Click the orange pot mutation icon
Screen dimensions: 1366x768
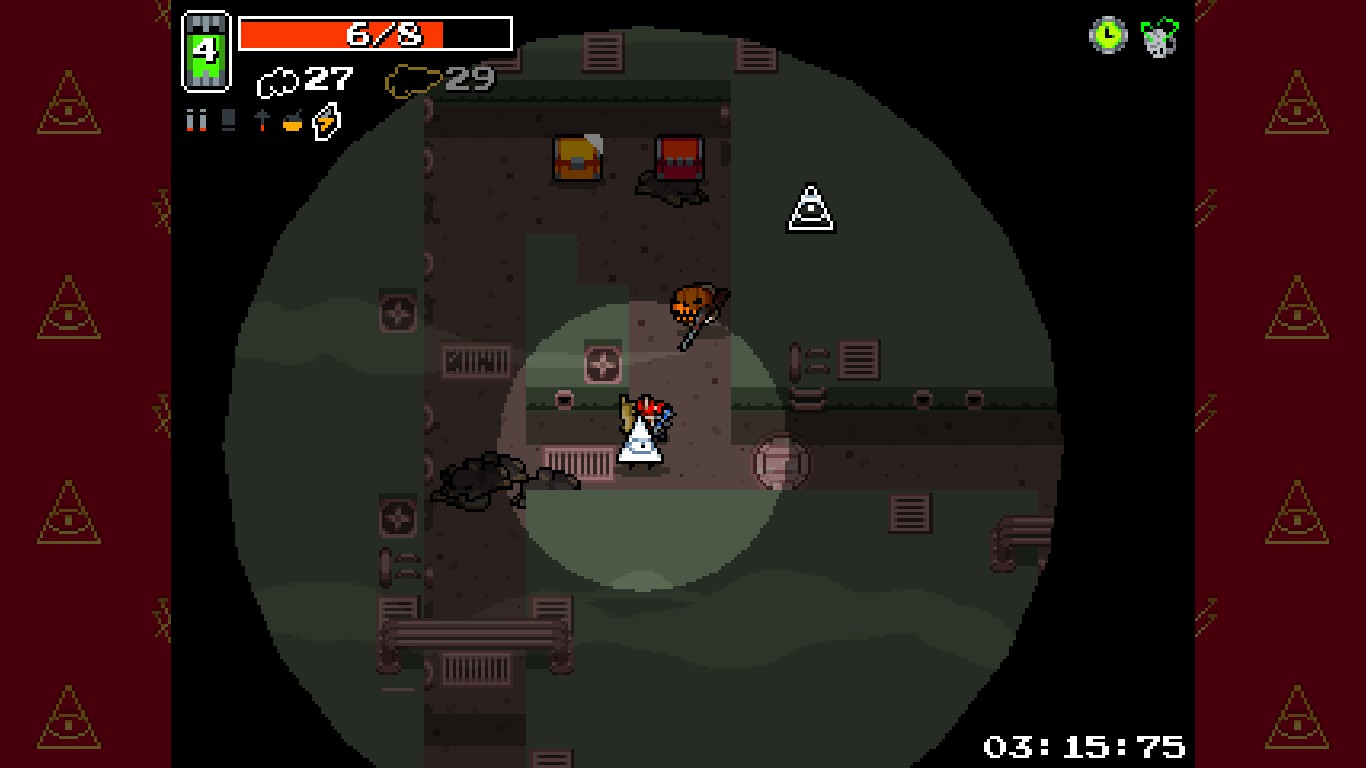coord(293,122)
